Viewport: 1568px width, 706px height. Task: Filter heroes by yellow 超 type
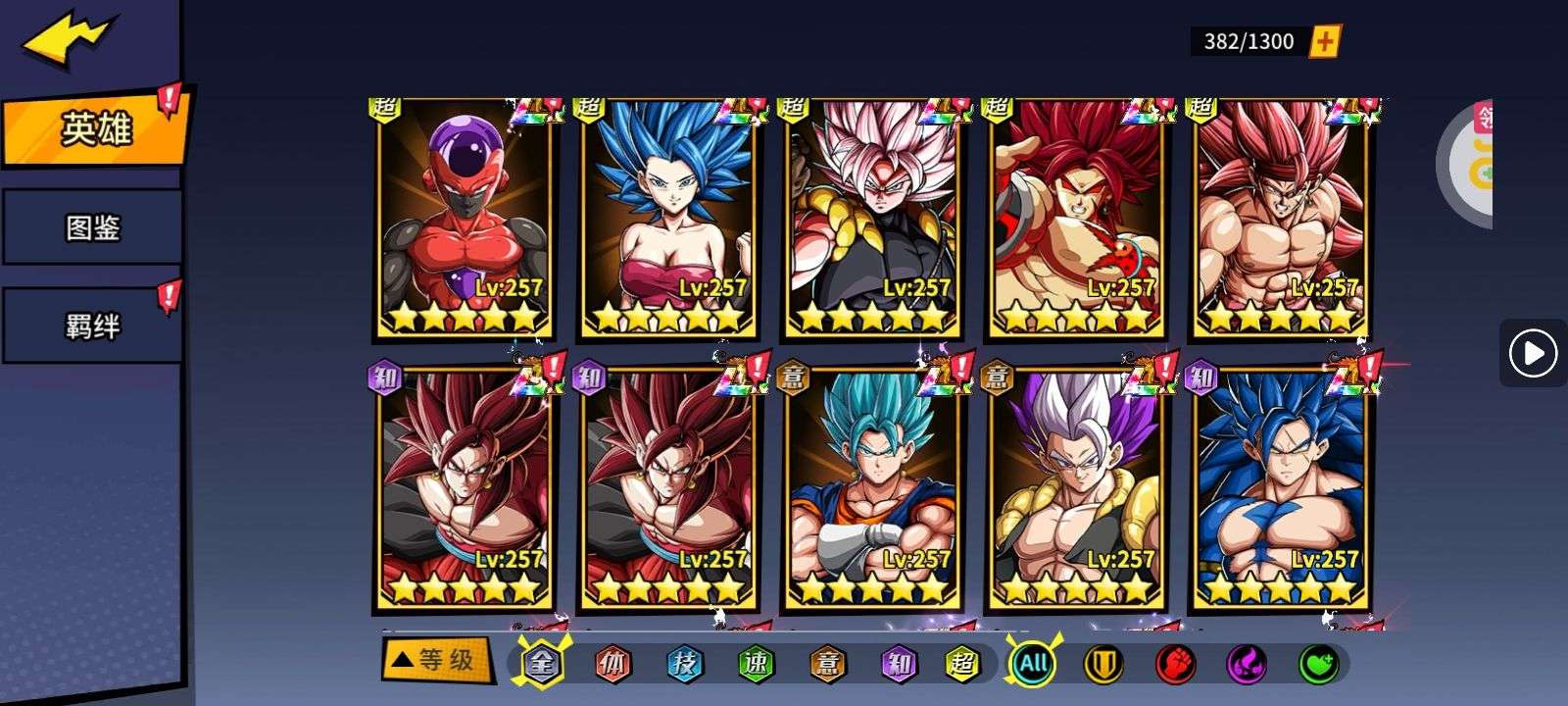(962, 664)
